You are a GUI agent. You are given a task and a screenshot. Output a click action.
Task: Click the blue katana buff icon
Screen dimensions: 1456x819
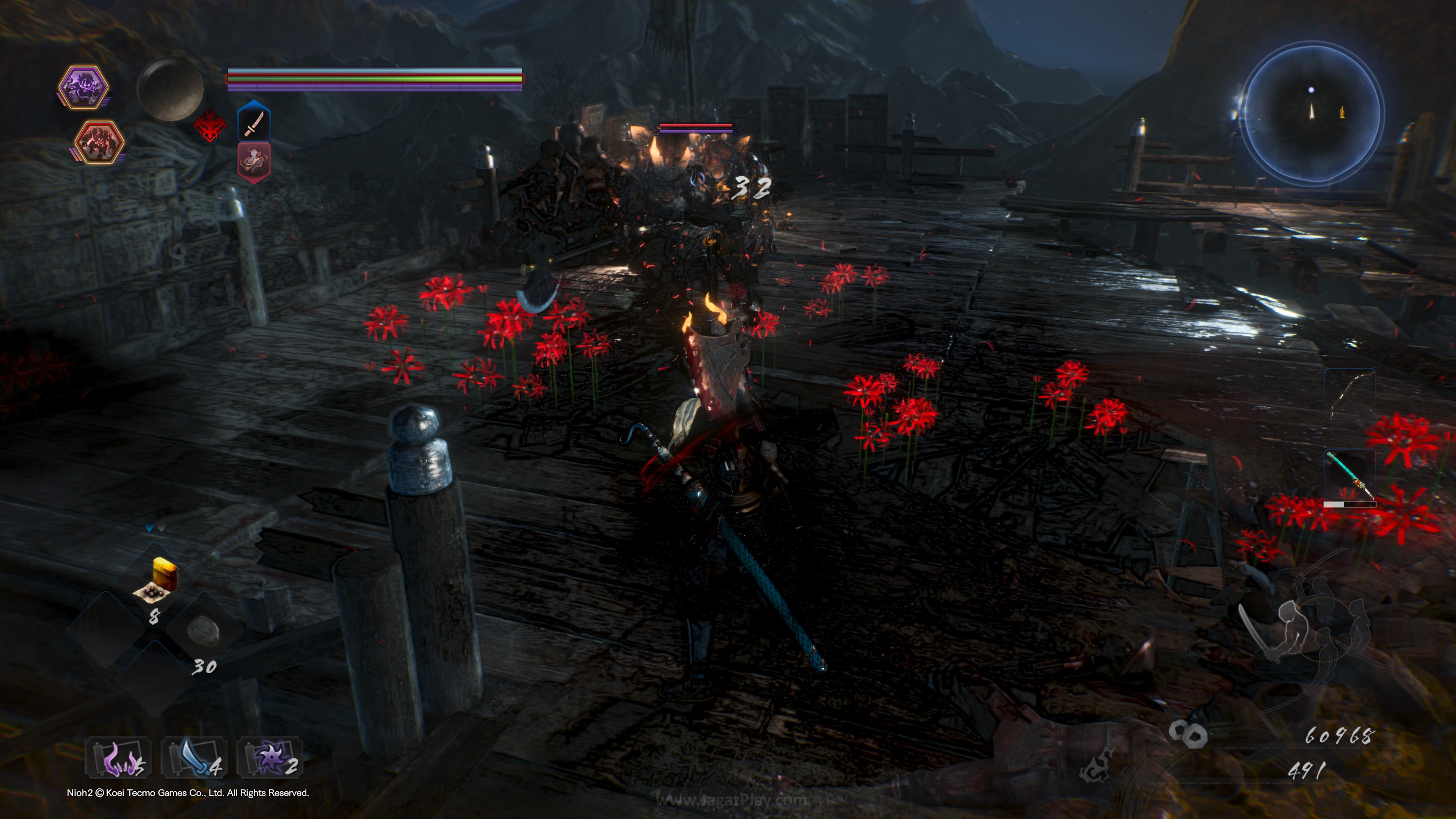(x=254, y=121)
